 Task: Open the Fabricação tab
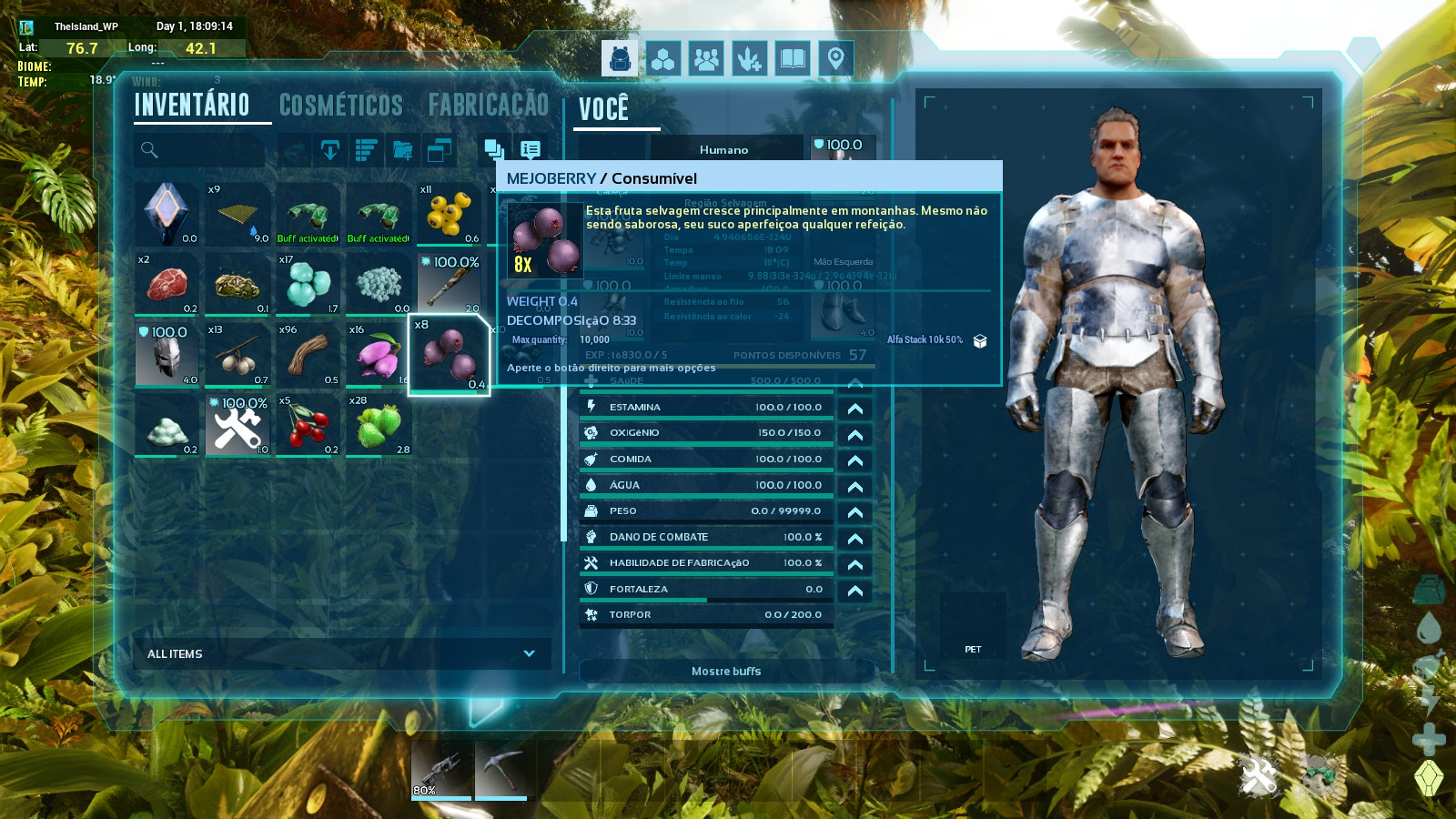489,106
